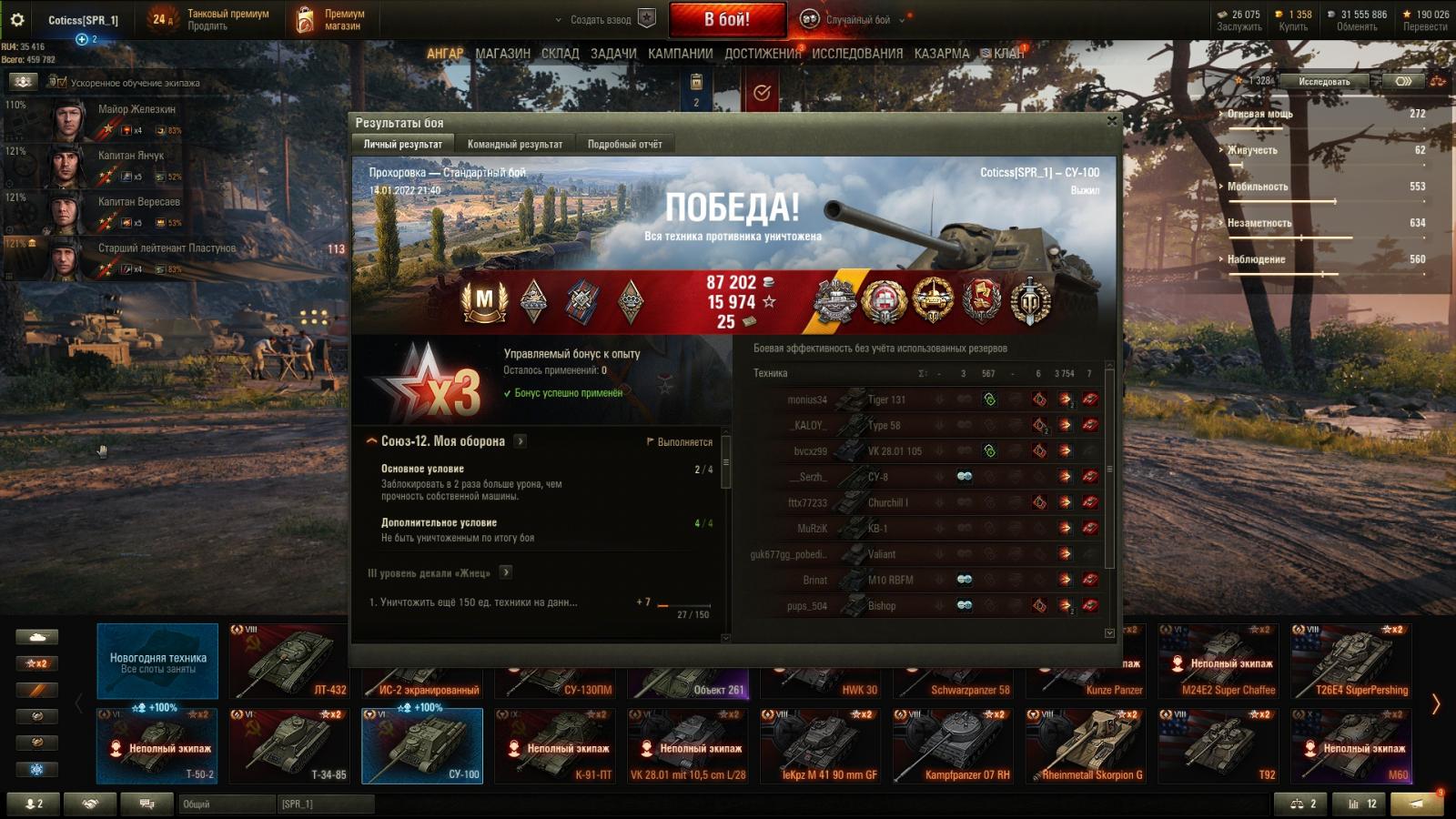Choose the Т-34-85 tank slot
The width and height of the screenshot is (1456, 819).
point(289,746)
